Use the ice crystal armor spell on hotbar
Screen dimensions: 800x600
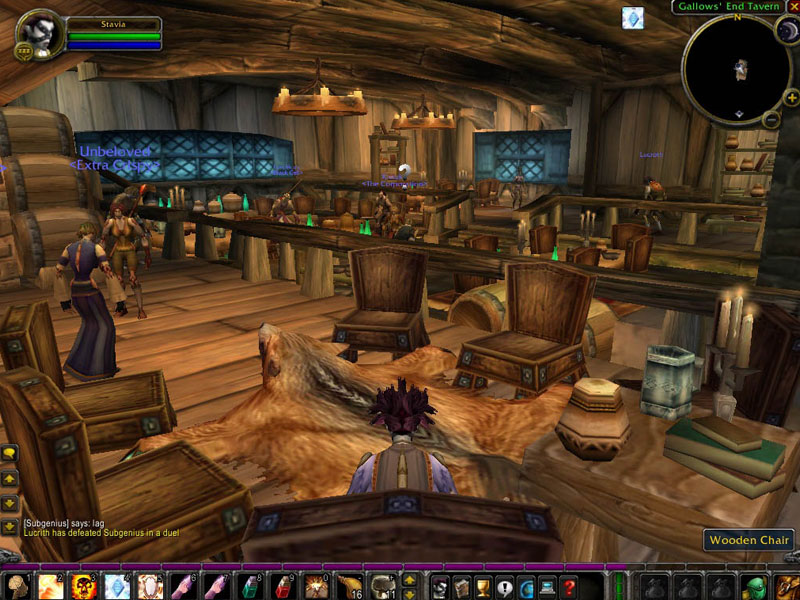117,586
